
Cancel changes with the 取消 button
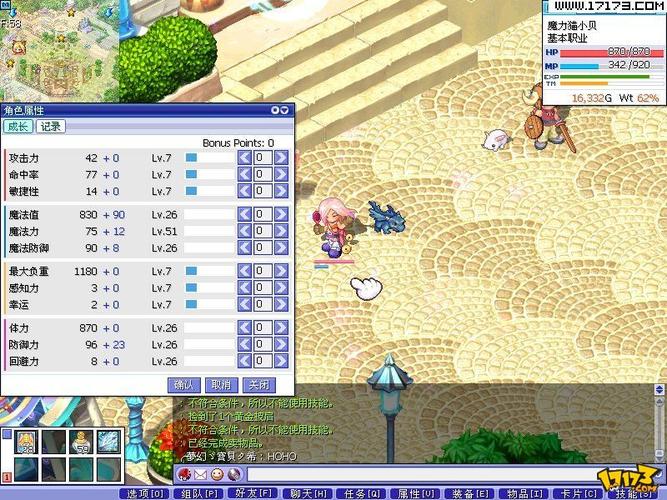pyautogui.click(x=220, y=384)
